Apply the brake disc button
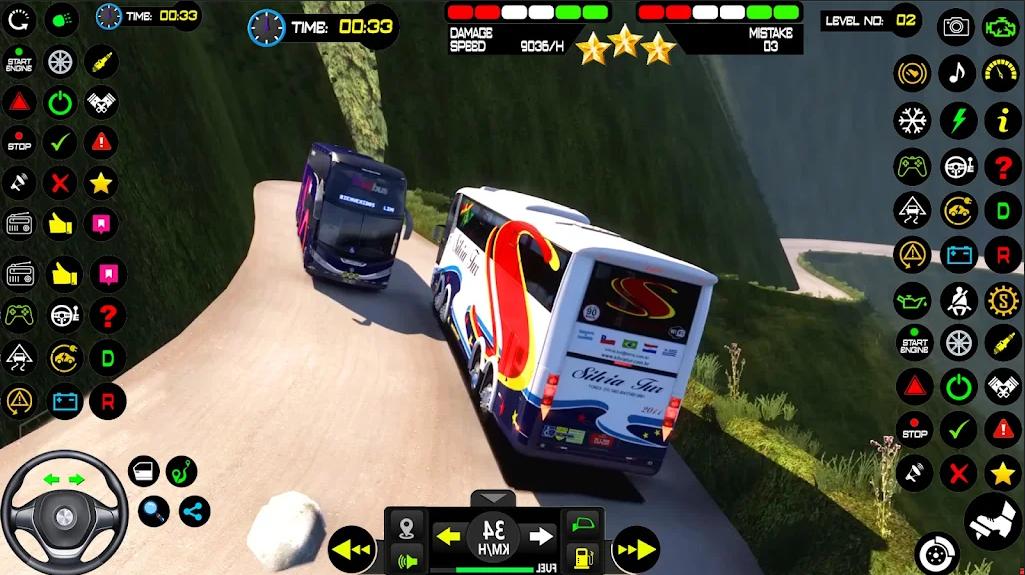Screen dimensions: 1025x575 coord(937,553)
